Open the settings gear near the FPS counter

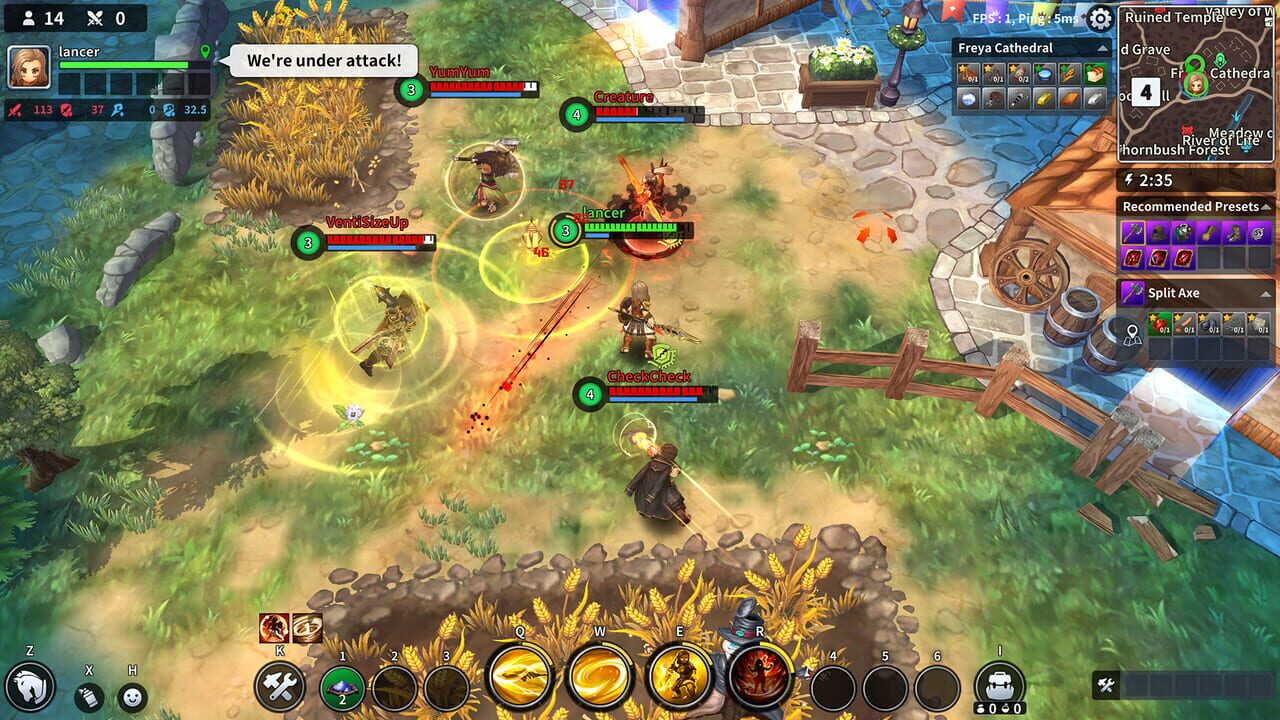click(x=1098, y=18)
